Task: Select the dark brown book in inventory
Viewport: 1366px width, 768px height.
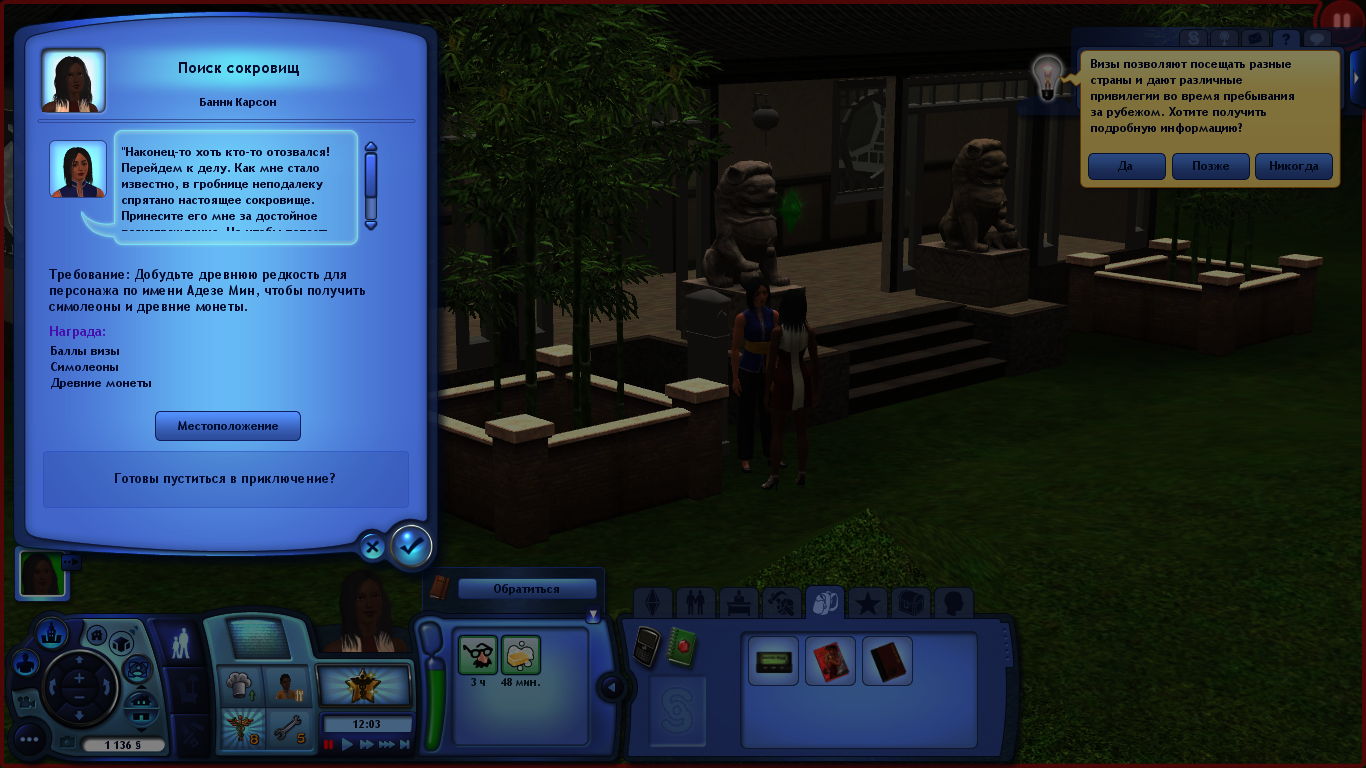Action: pyautogui.click(x=887, y=661)
